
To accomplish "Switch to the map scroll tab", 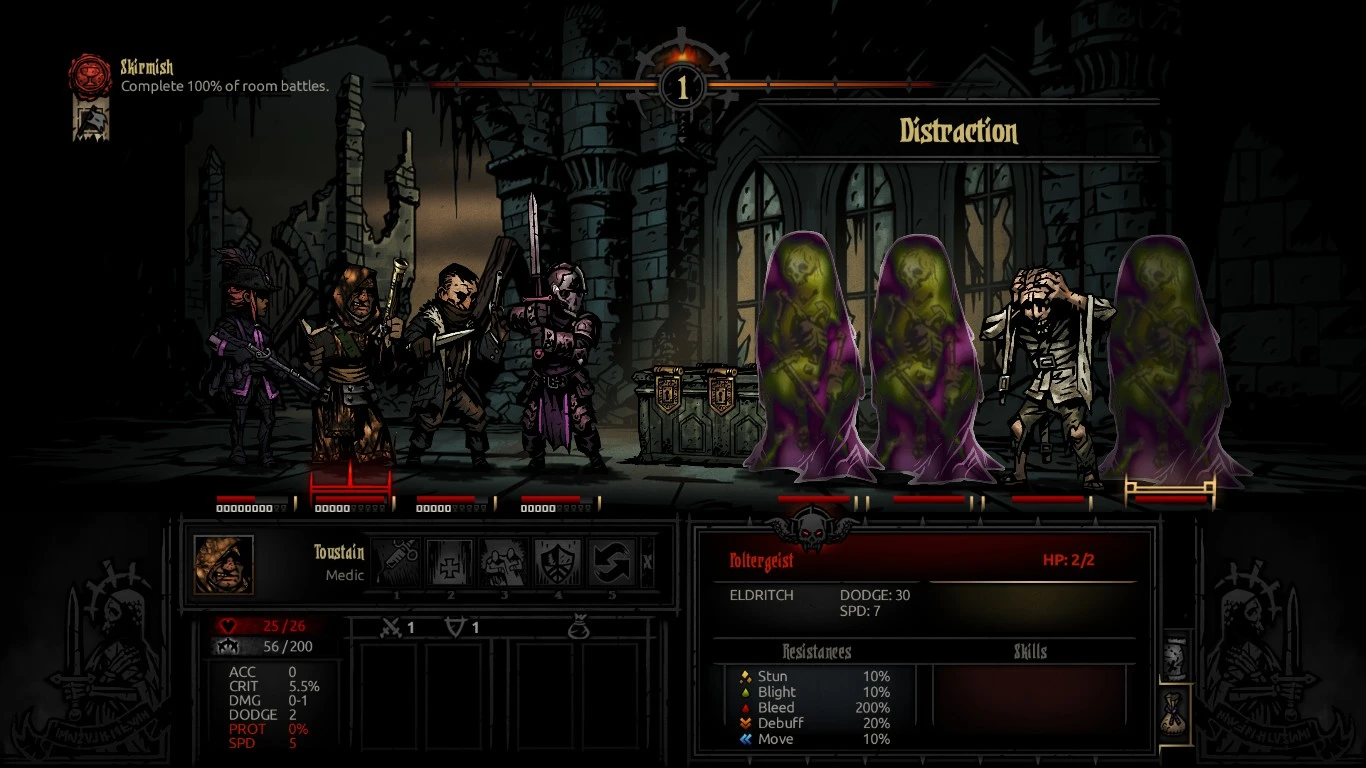I will click(x=1176, y=656).
